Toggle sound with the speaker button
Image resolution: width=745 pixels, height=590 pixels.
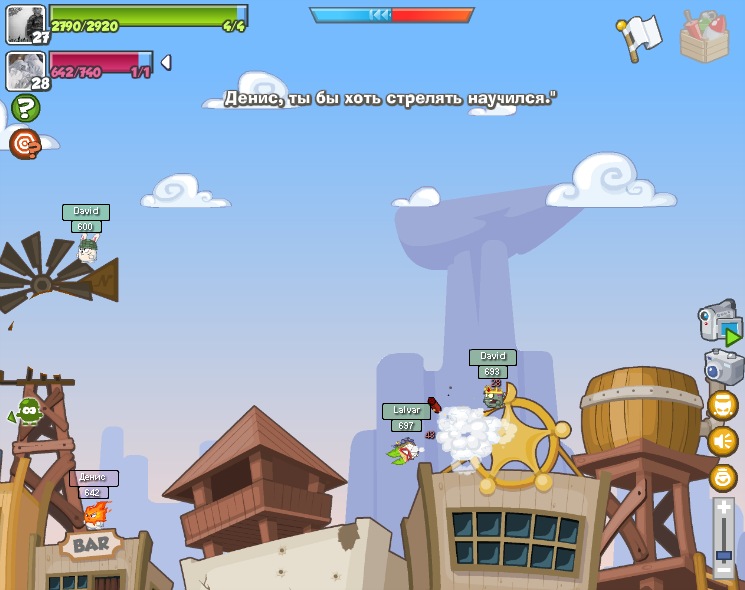coord(723,441)
